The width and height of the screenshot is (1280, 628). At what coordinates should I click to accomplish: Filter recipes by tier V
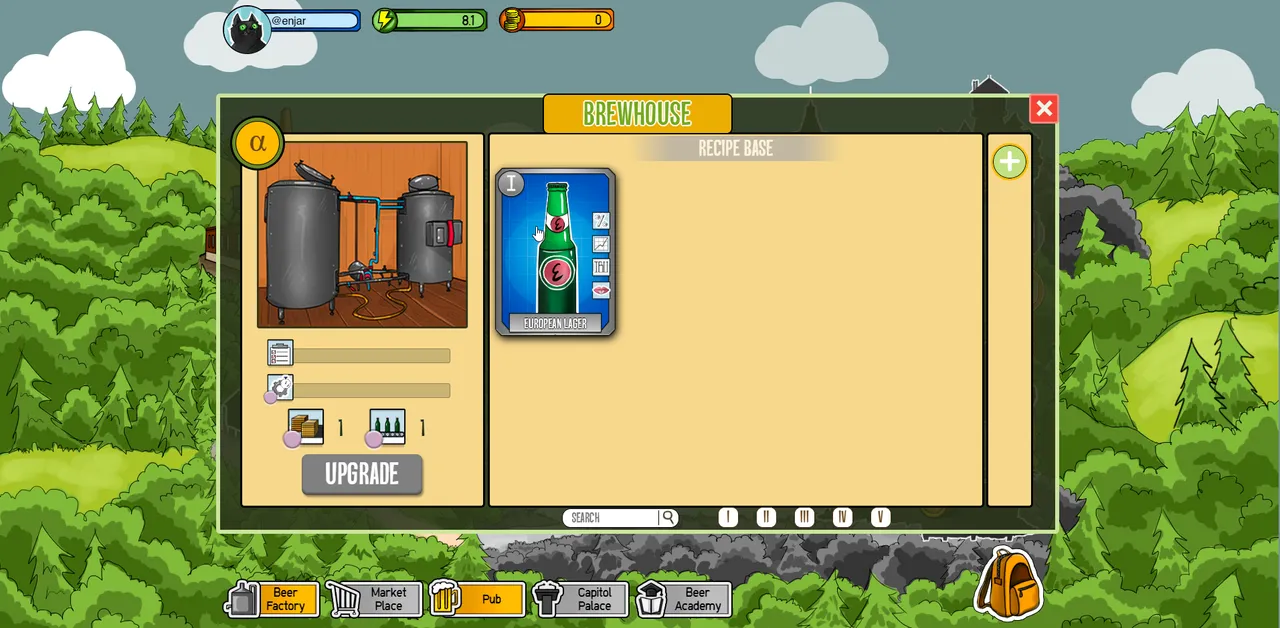[x=880, y=517]
